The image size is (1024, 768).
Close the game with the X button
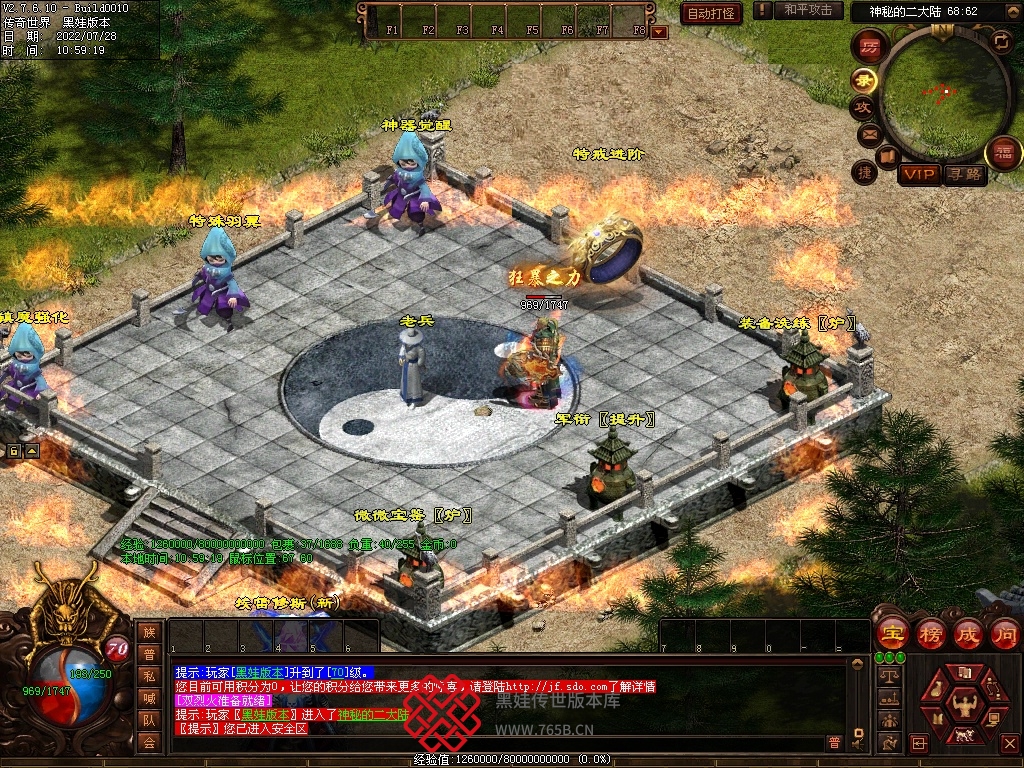coord(1010,743)
